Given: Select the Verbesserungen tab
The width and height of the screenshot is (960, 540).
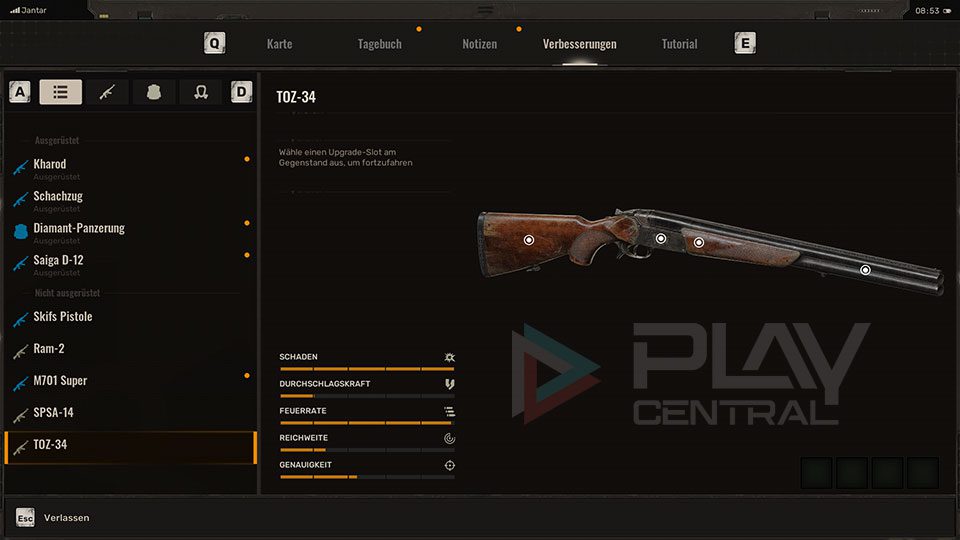Looking at the screenshot, I should click(x=579, y=44).
